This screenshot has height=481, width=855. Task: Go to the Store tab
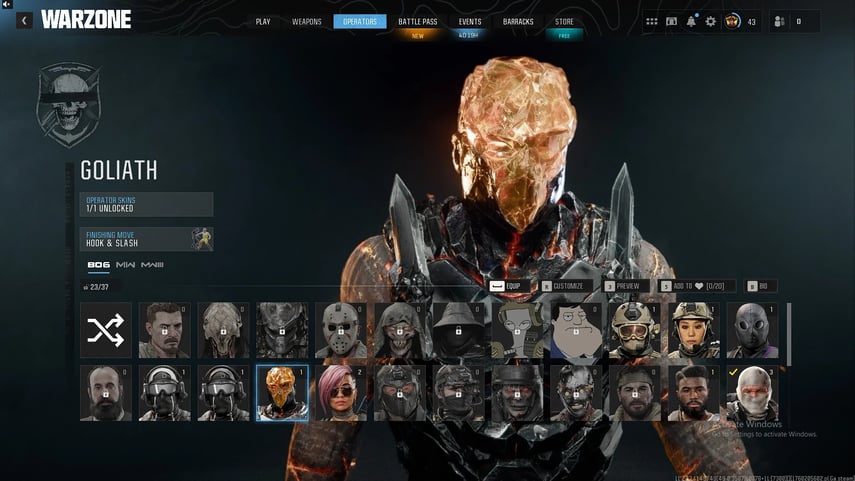[565, 21]
